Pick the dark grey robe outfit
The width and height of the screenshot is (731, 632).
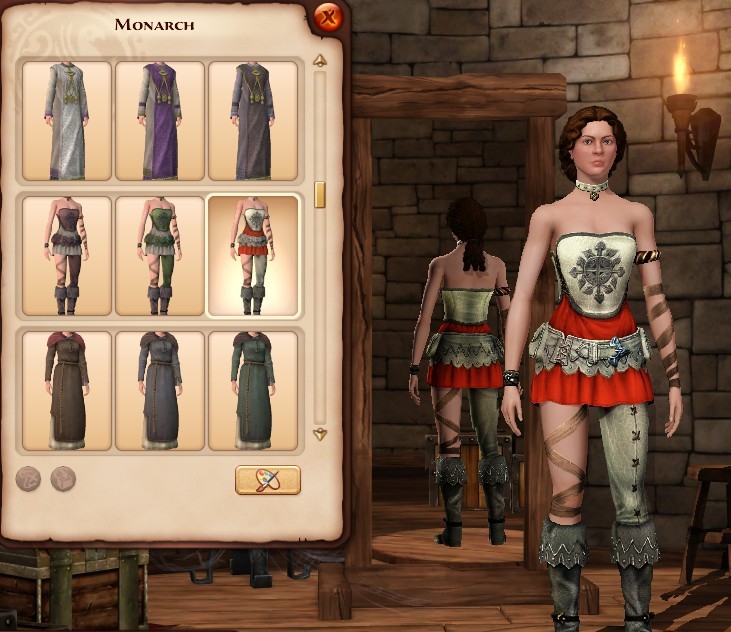tap(253, 121)
